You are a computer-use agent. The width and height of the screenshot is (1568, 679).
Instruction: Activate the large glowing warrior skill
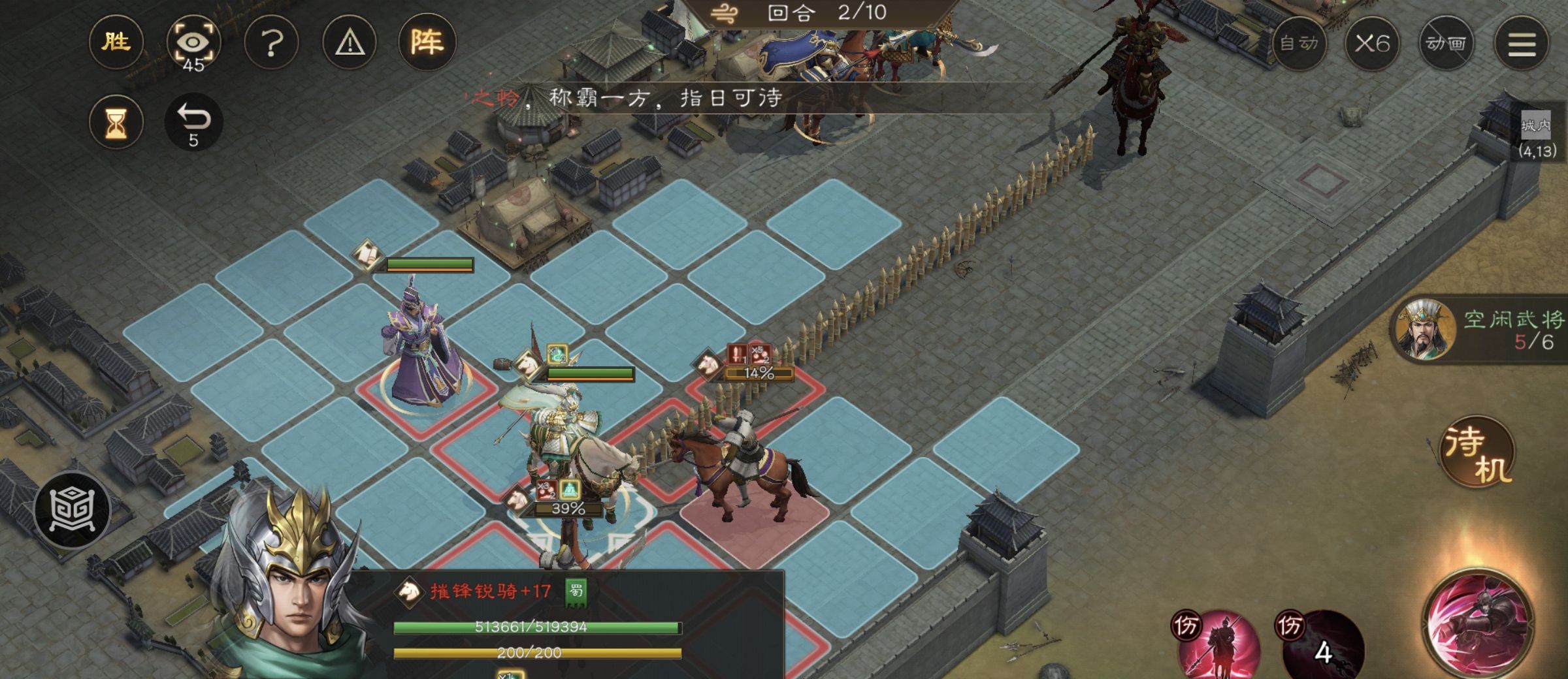pyautogui.click(x=1478, y=622)
